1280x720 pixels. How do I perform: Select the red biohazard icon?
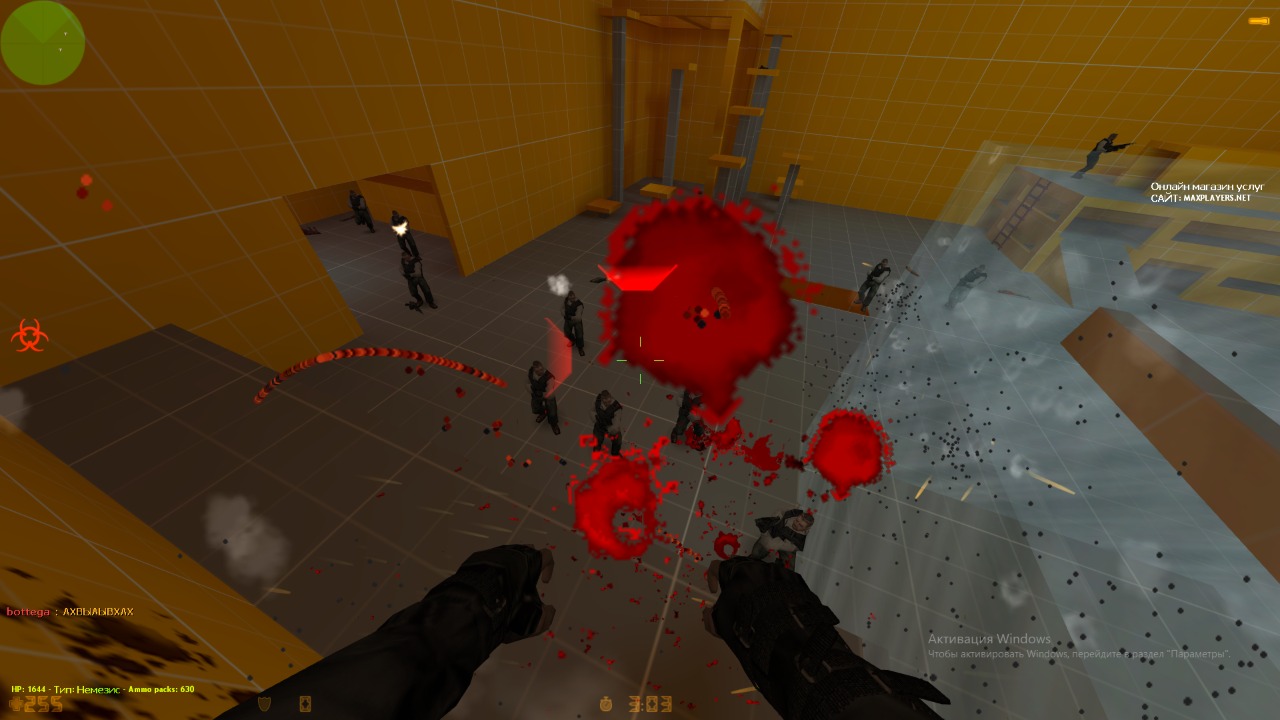(27, 335)
